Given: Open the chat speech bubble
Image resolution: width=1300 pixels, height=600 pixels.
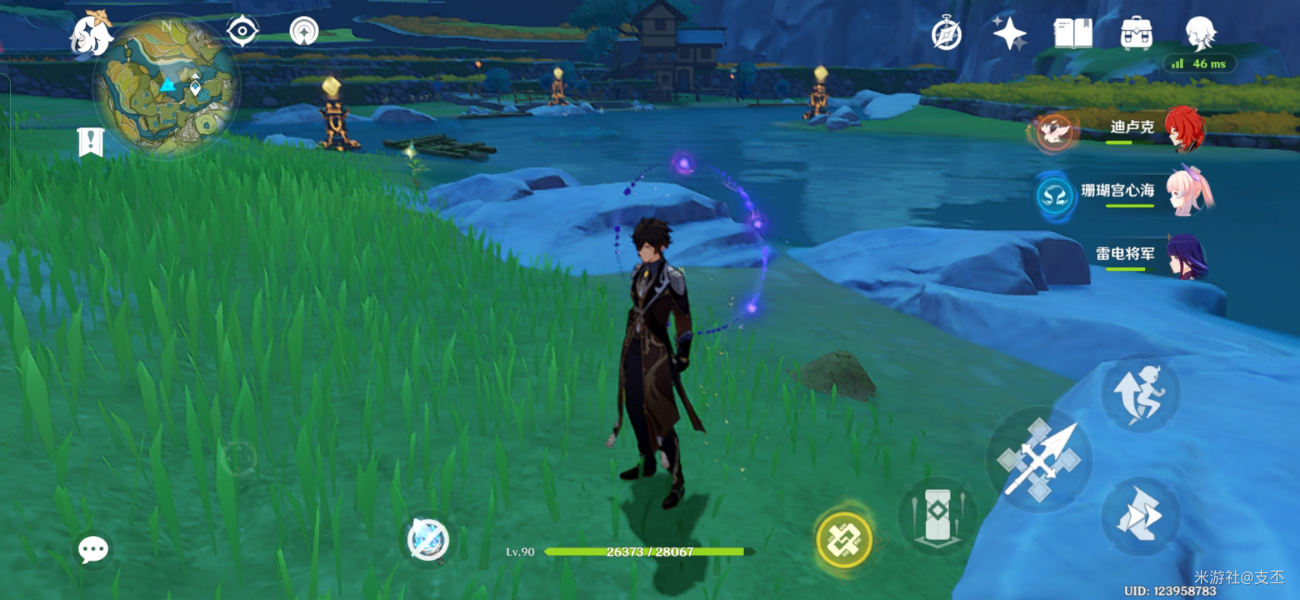Looking at the screenshot, I should (93, 548).
